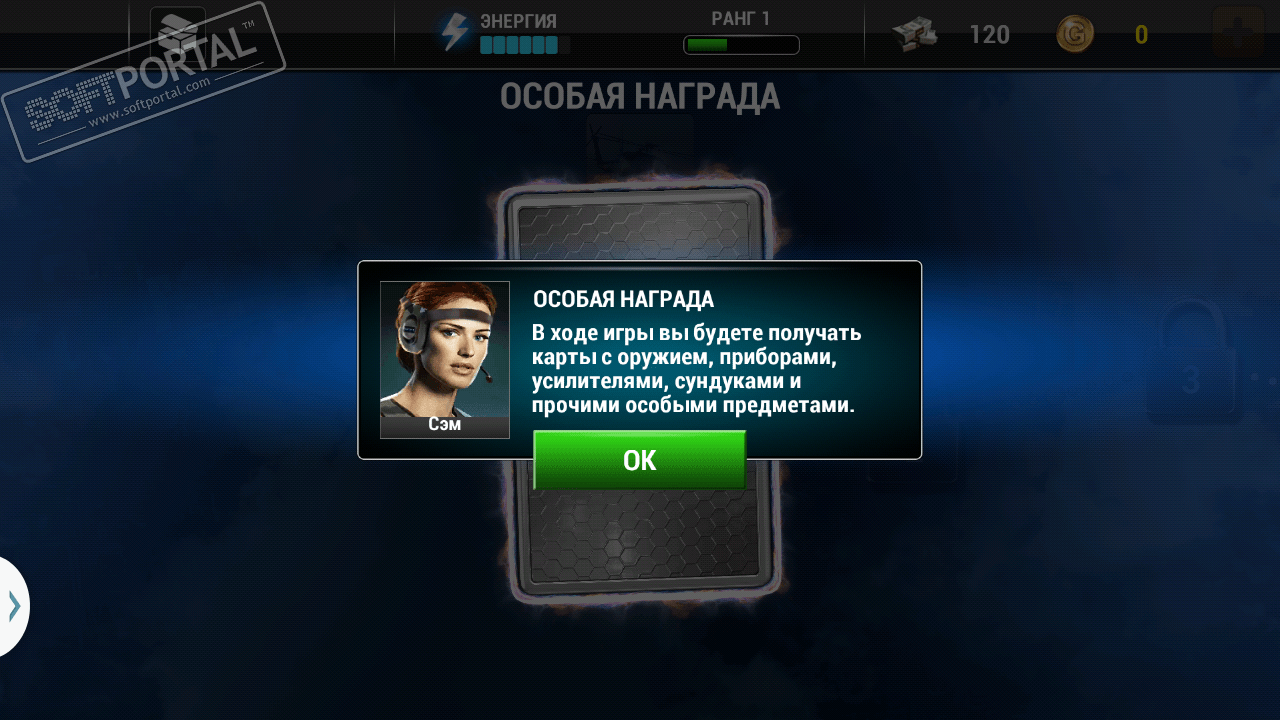Open the card deck icon in top bar
Image resolution: width=1280 pixels, height=720 pixels.
(178, 34)
